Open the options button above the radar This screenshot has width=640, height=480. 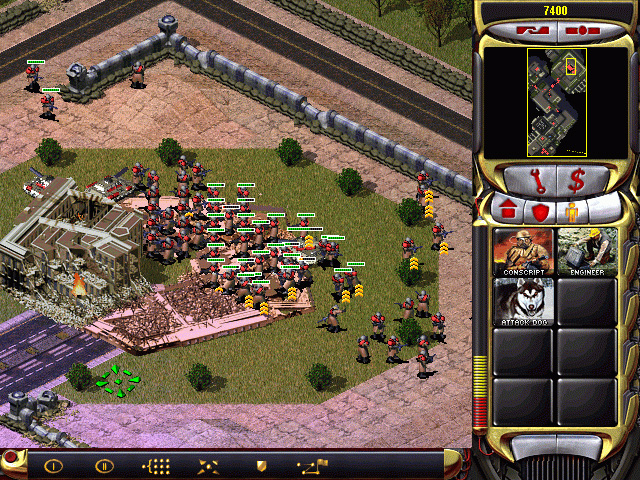click(576, 31)
